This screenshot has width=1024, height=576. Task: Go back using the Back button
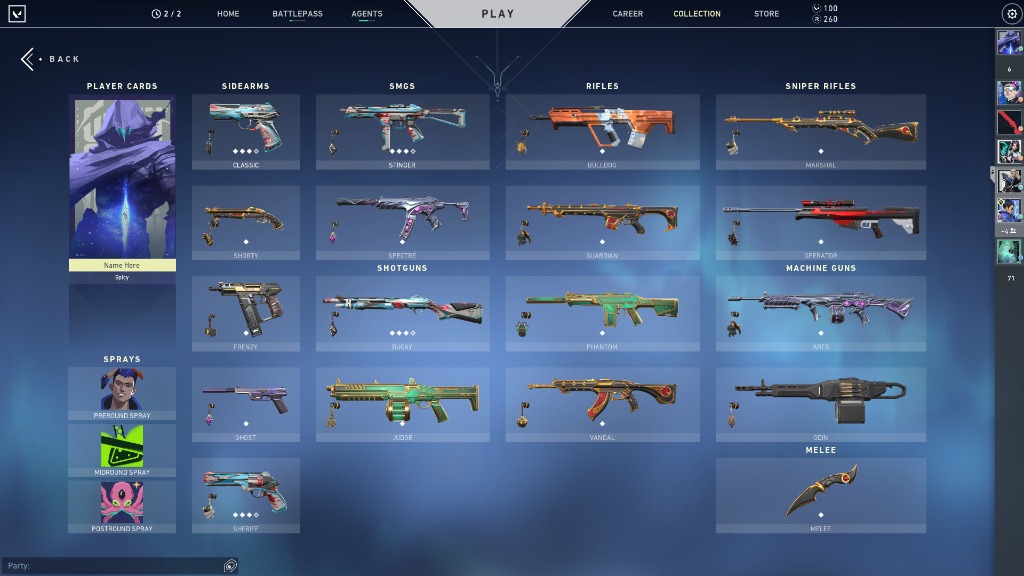(x=52, y=59)
